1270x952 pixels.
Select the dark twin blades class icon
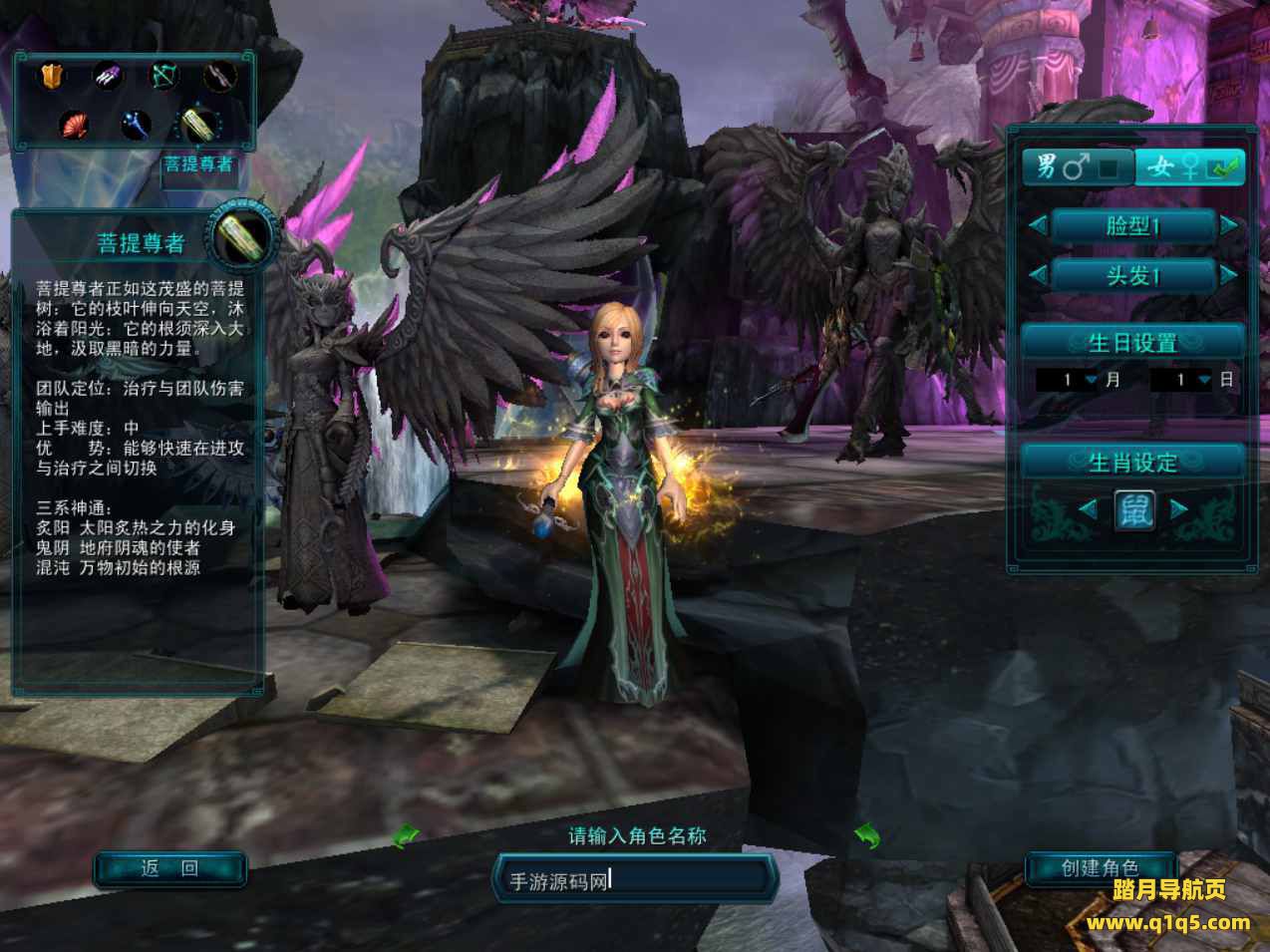pos(220,76)
